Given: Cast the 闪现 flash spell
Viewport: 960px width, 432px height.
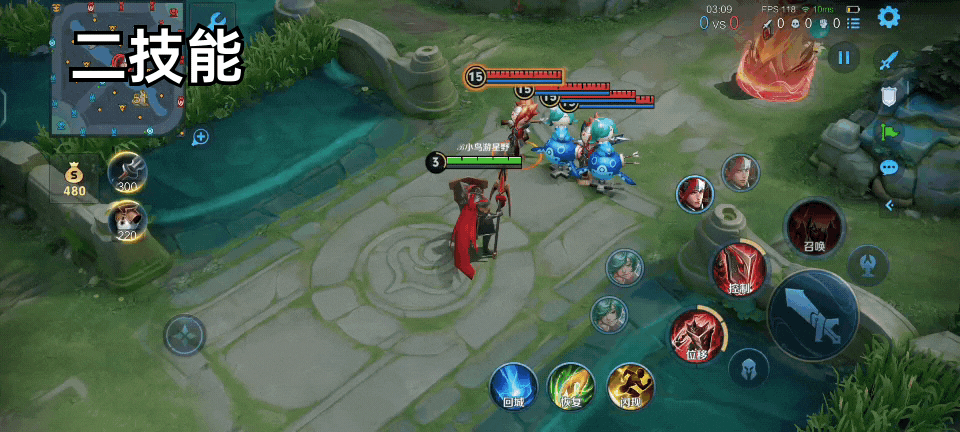Looking at the screenshot, I should [x=631, y=386].
